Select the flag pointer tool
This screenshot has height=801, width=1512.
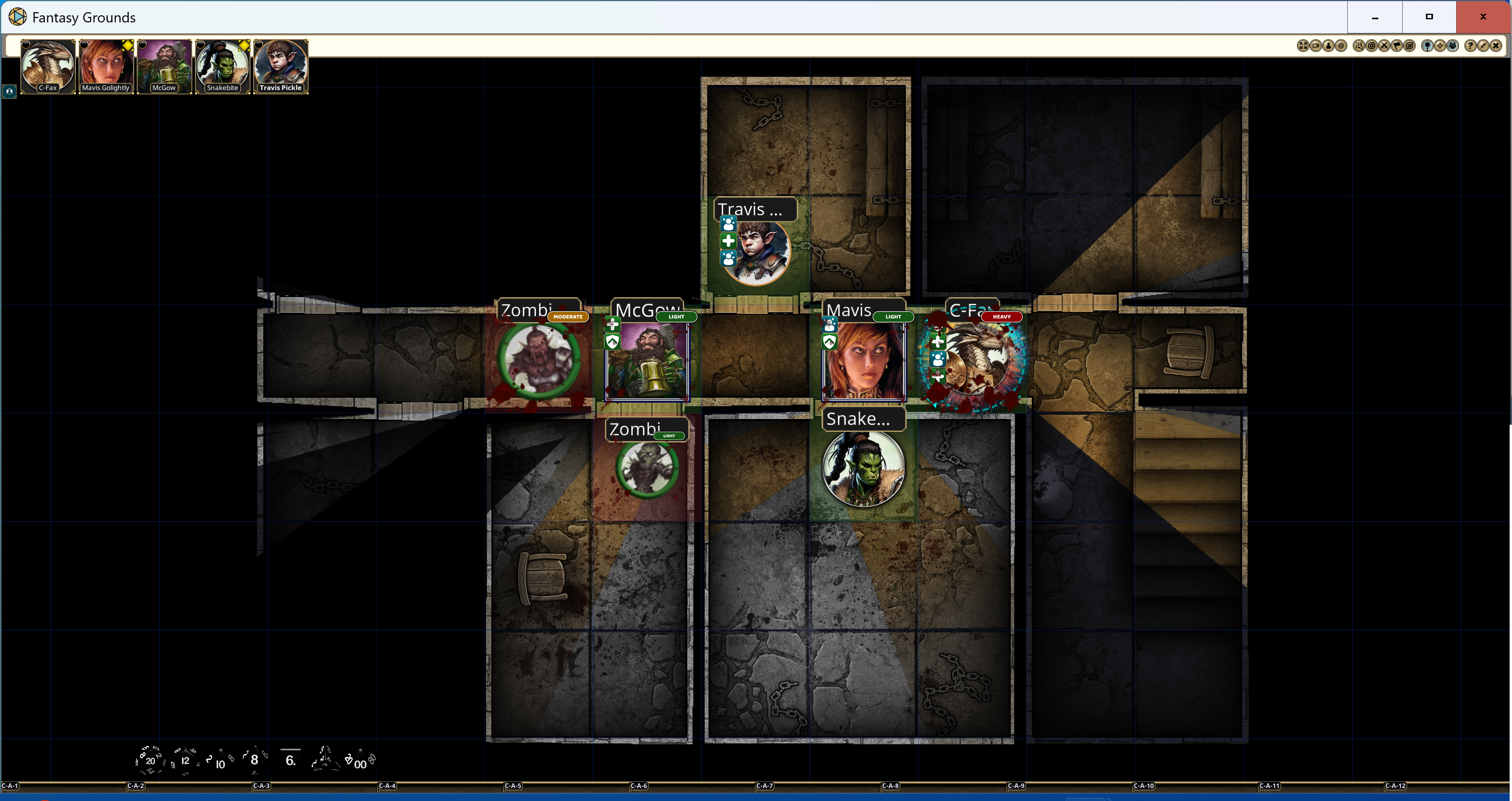[x=1397, y=45]
